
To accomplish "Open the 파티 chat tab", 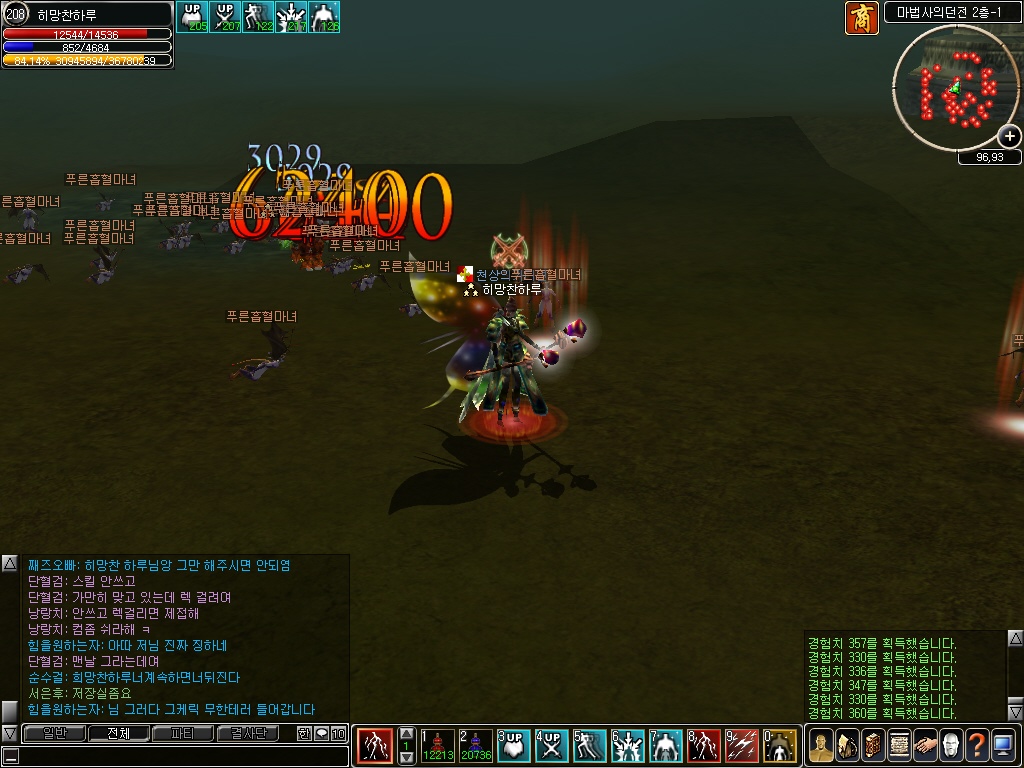I will coord(183,733).
